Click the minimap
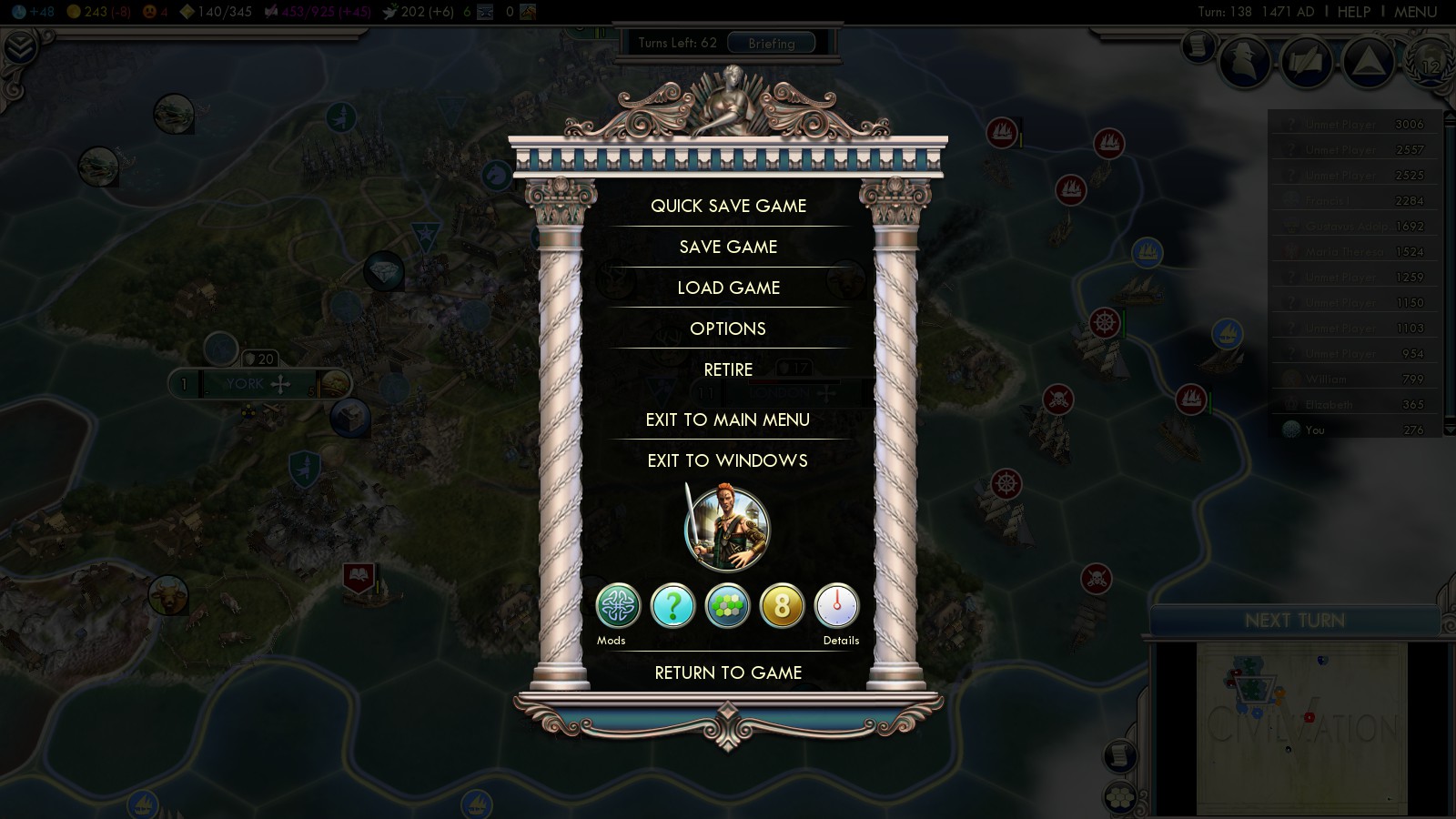Image resolution: width=1456 pixels, height=819 pixels. [1301, 728]
